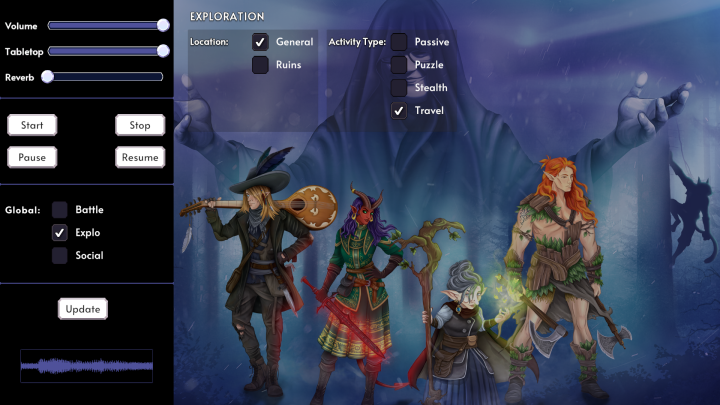
Task: Pause the current soundtrack
Action: pos(32,157)
